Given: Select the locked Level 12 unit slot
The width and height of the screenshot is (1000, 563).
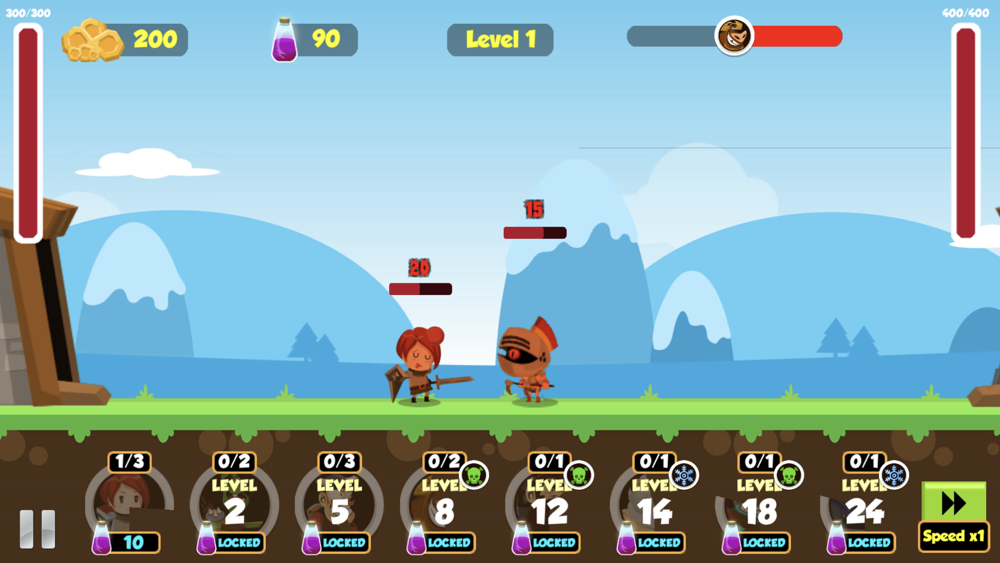Looking at the screenshot, I should click(x=549, y=507).
